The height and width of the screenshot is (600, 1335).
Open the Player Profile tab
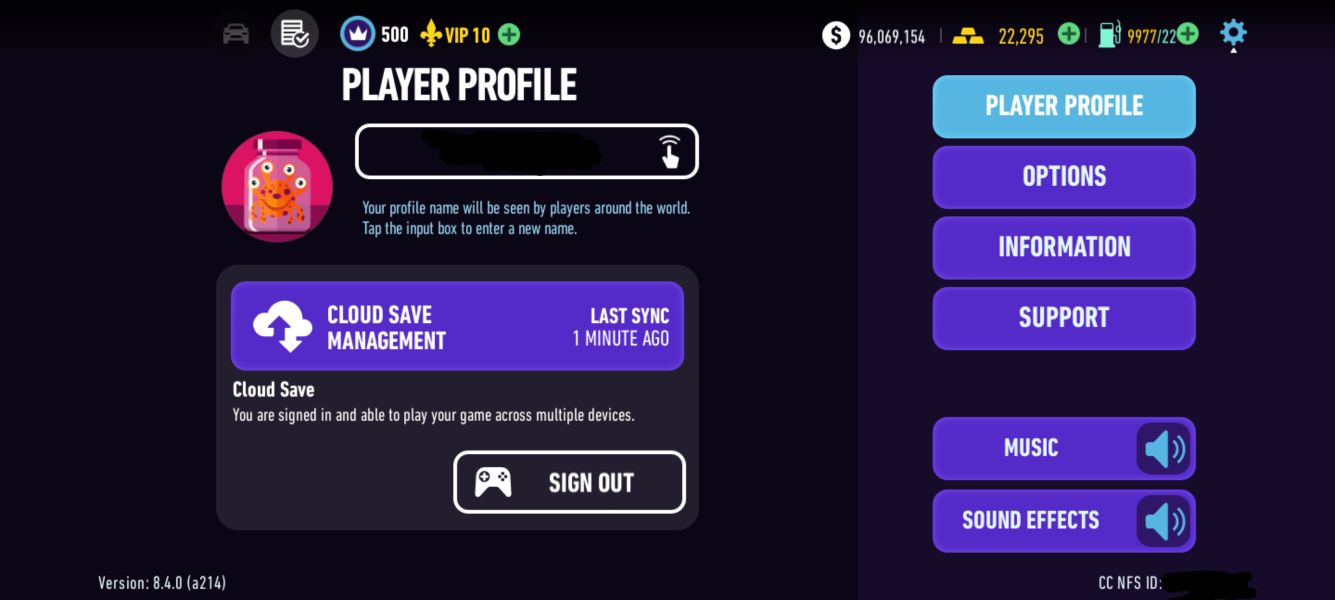coord(1063,106)
